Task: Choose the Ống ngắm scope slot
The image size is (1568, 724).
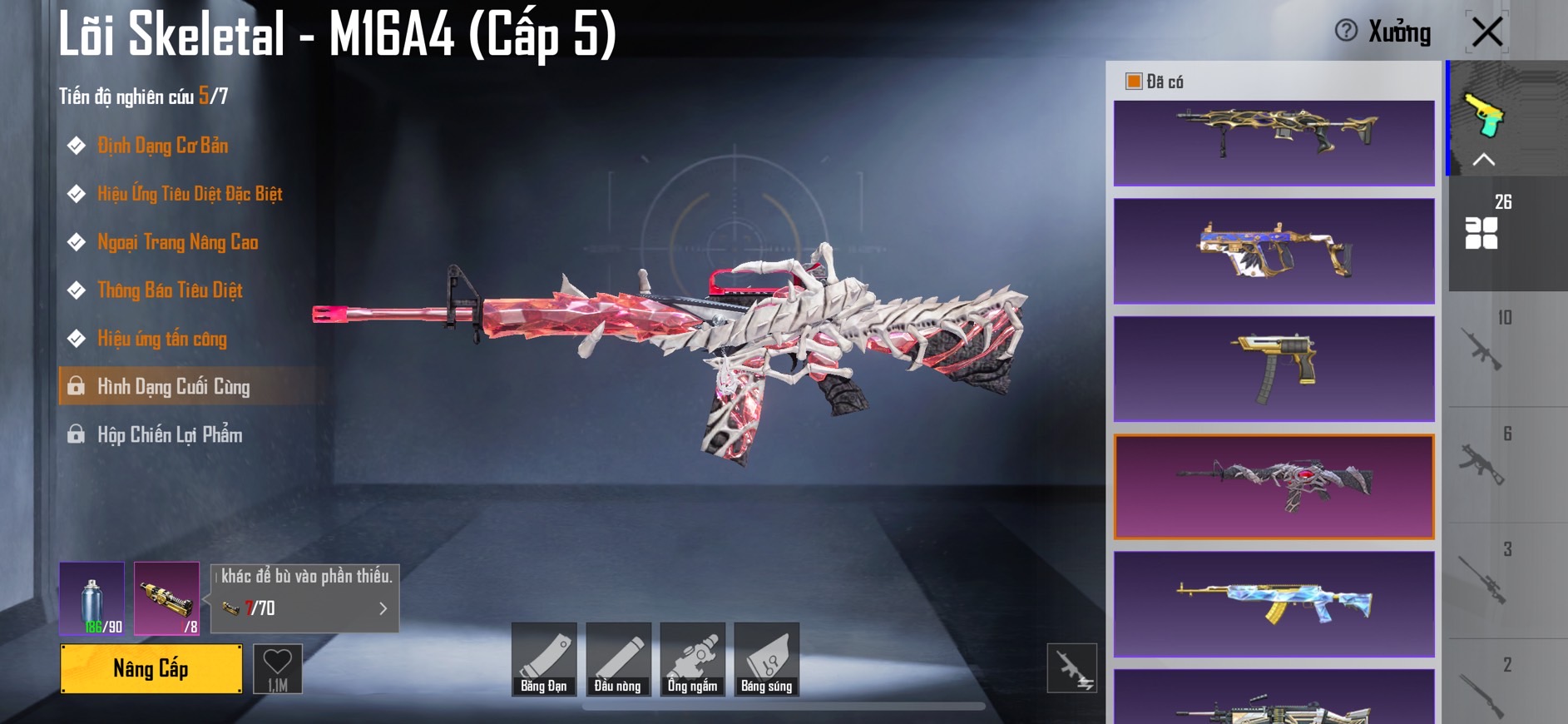Action: click(x=692, y=659)
